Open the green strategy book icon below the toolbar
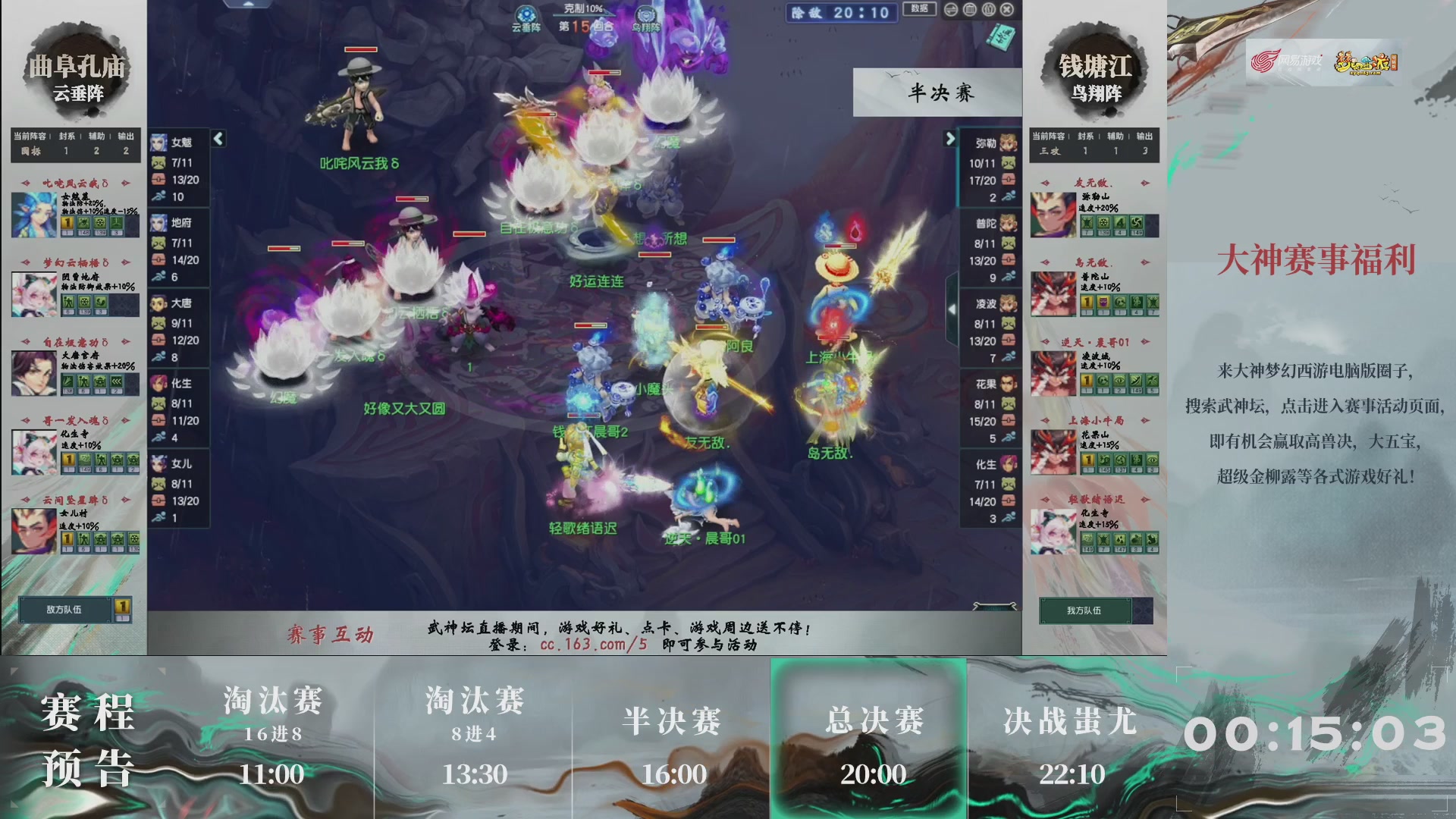1456x819 pixels. (x=999, y=36)
